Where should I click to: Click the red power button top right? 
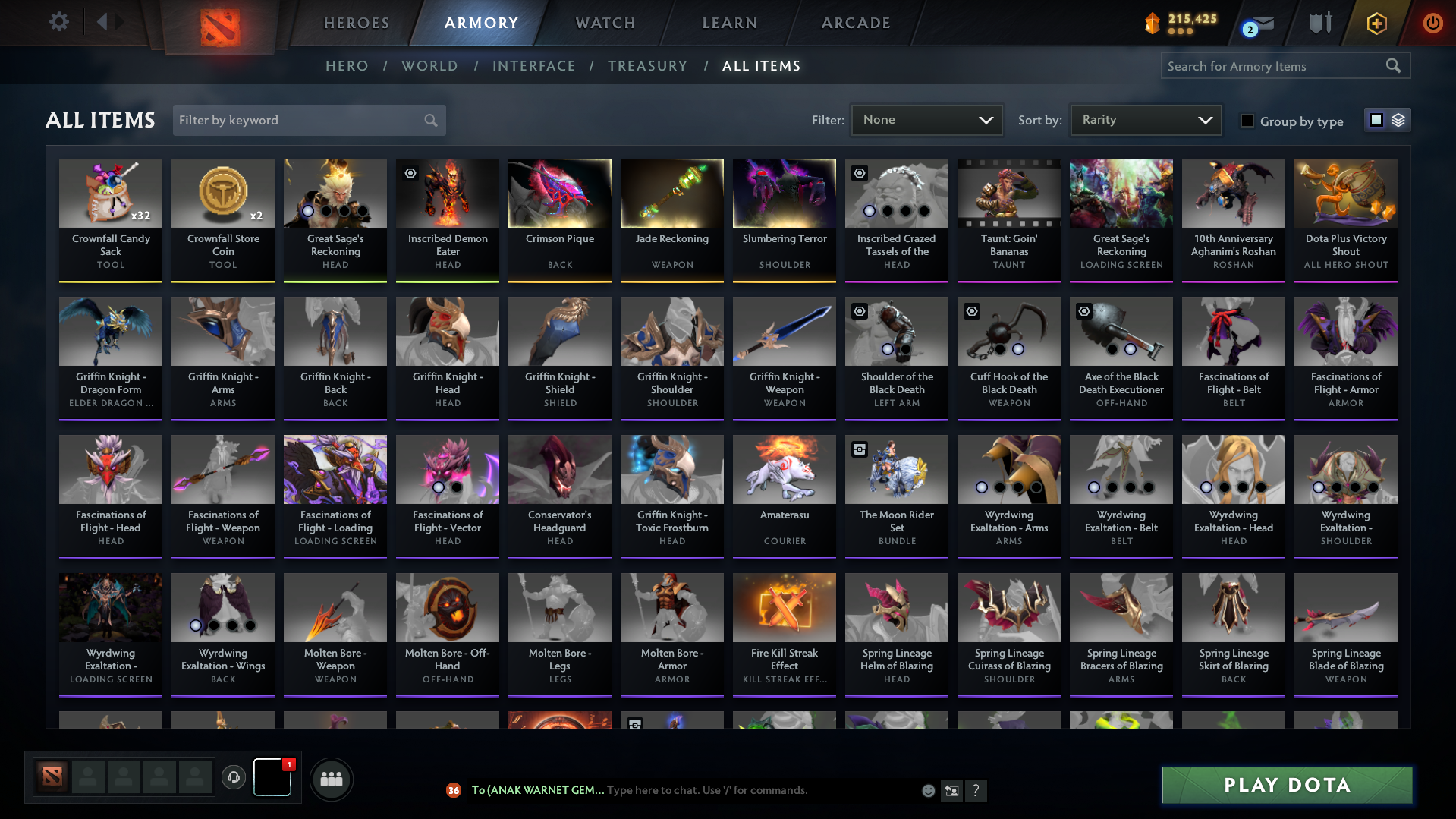(x=1432, y=24)
